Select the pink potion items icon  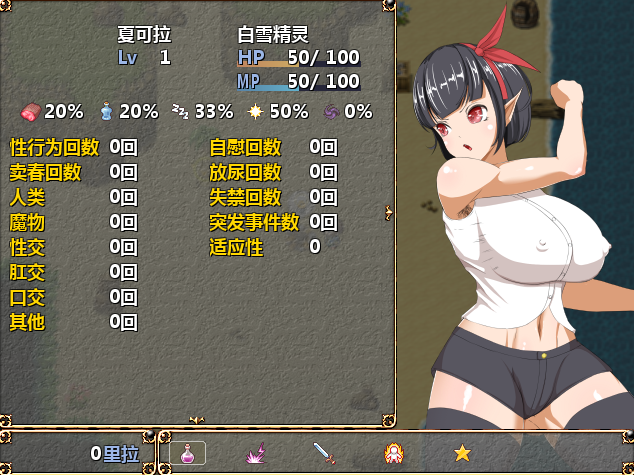tap(188, 453)
